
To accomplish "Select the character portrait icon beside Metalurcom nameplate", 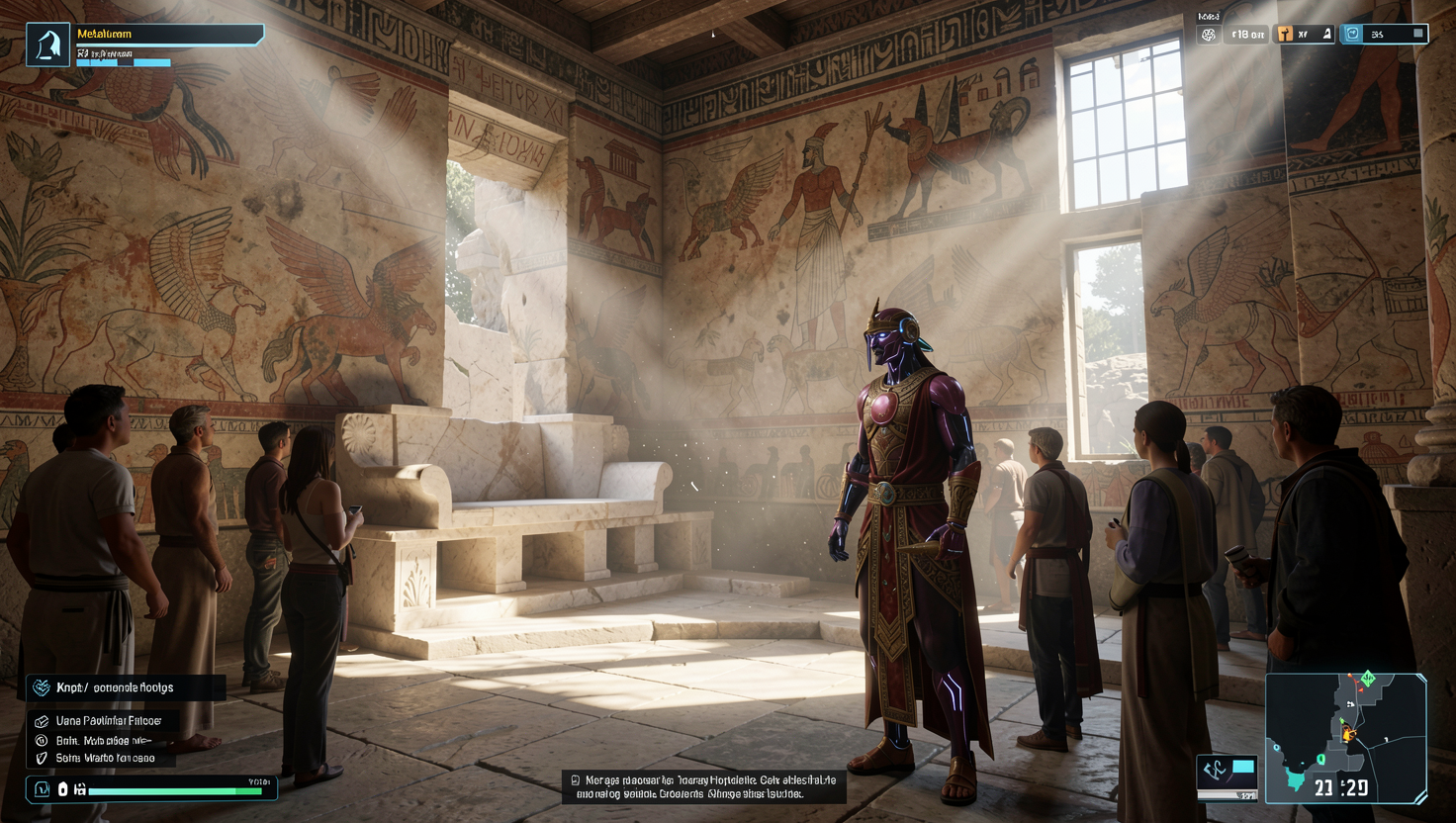I will click(45, 33).
